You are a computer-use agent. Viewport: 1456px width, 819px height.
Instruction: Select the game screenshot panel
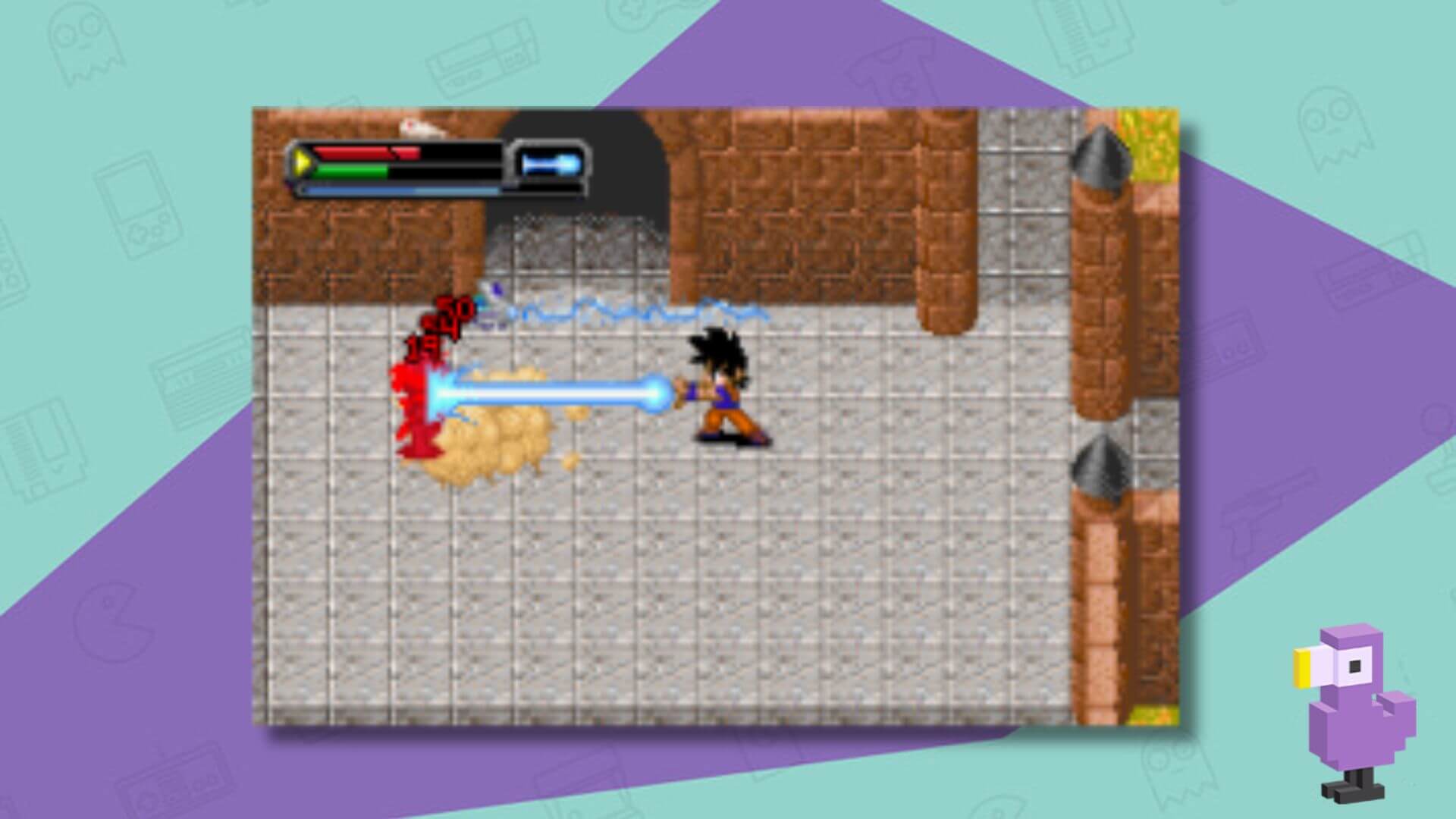pyautogui.click(x=720, y=417)
